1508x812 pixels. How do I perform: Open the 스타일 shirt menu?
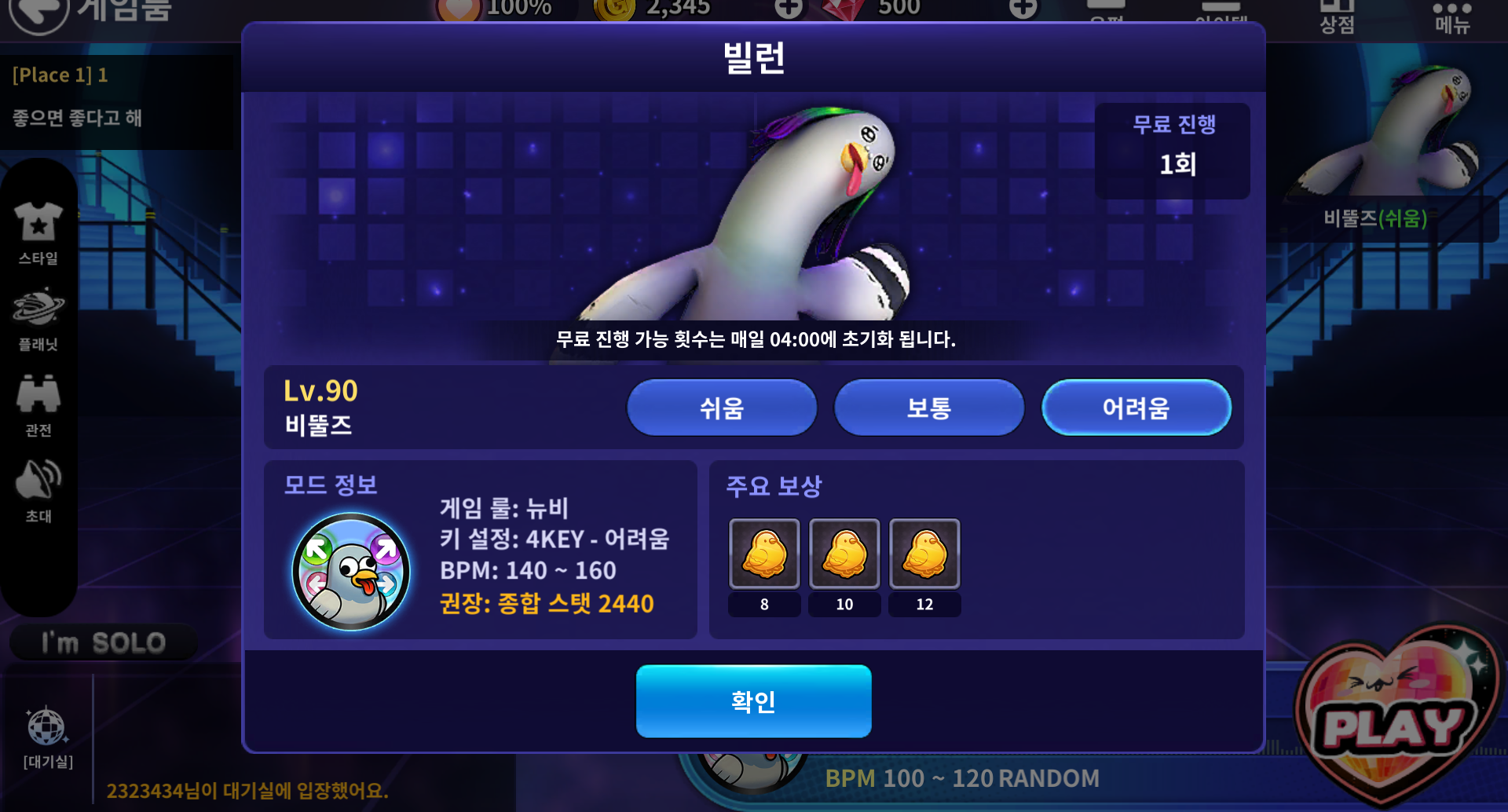coord(38,232)
